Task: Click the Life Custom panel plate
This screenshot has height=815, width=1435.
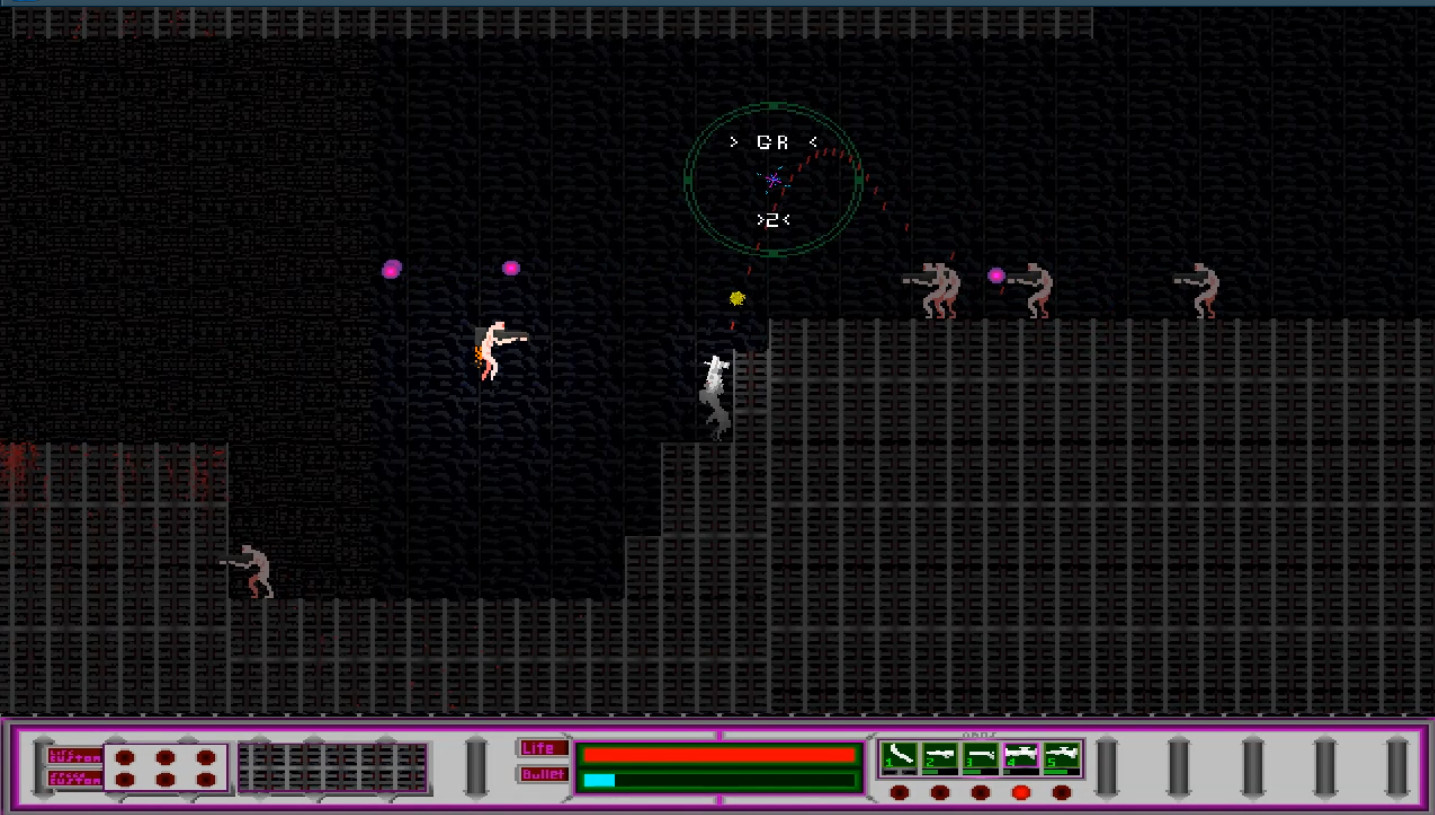Action: tap(74, 756)
